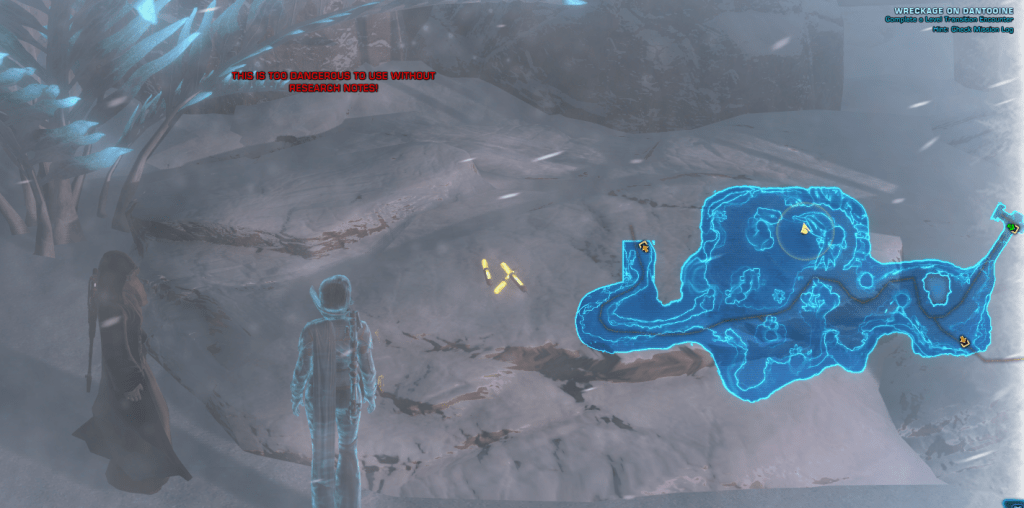Select the yellow player arrow on the map
The height and width of the screenshot is (508, 1024).
coord(804,229)
